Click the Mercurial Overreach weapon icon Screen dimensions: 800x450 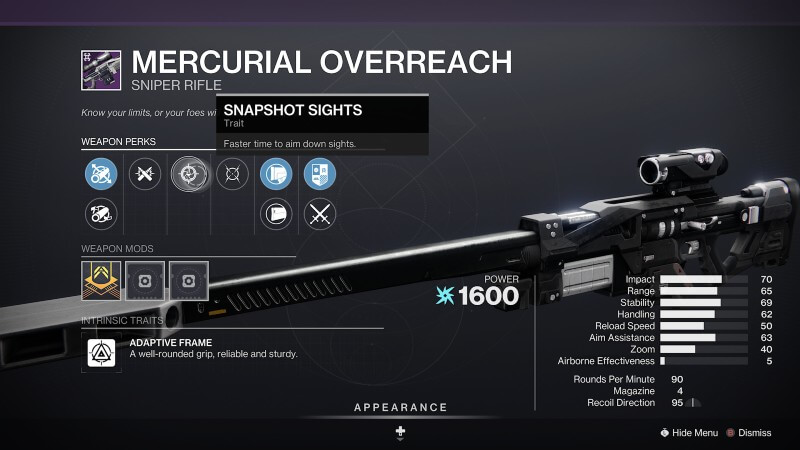click(101, 70)
